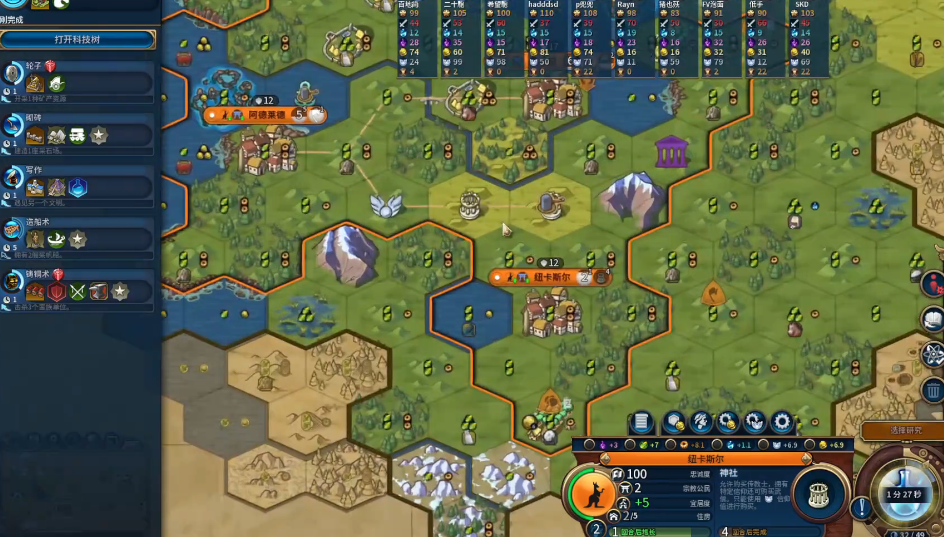
Task: Select the 阿德莱德 city banner
Action: click(x=260, y=115)
